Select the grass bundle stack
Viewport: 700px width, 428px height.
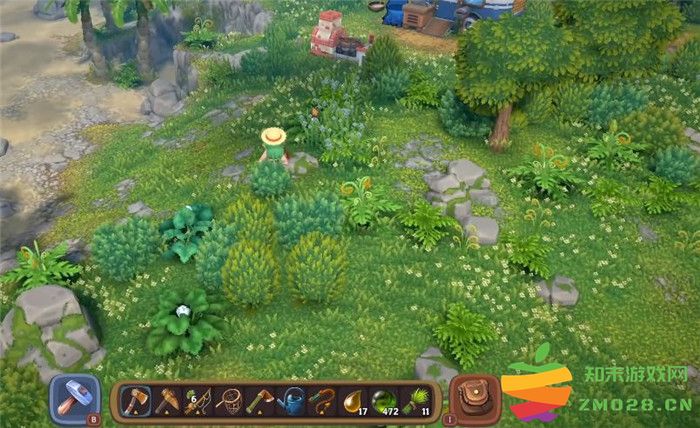point(416,401)
